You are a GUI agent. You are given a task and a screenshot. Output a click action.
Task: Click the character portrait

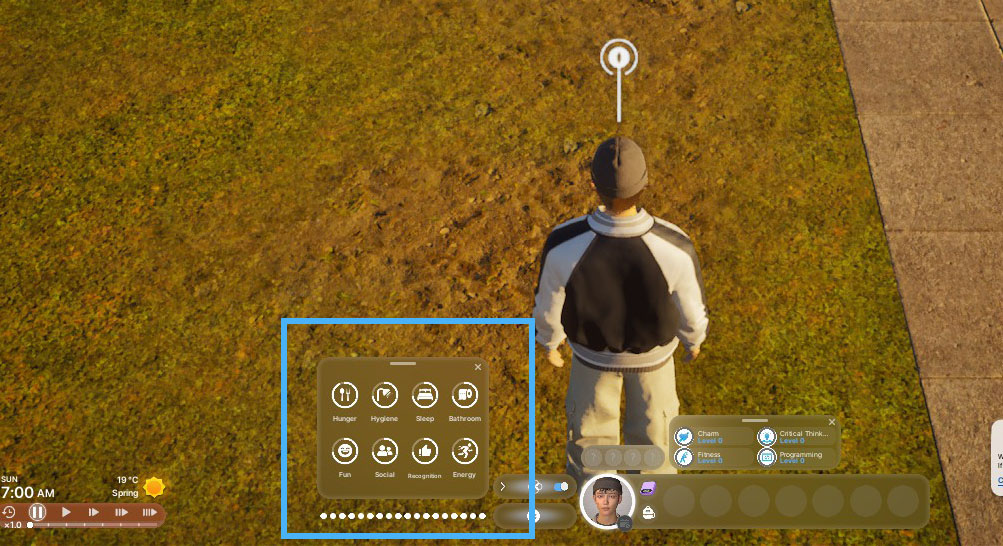tap(607, 499)
